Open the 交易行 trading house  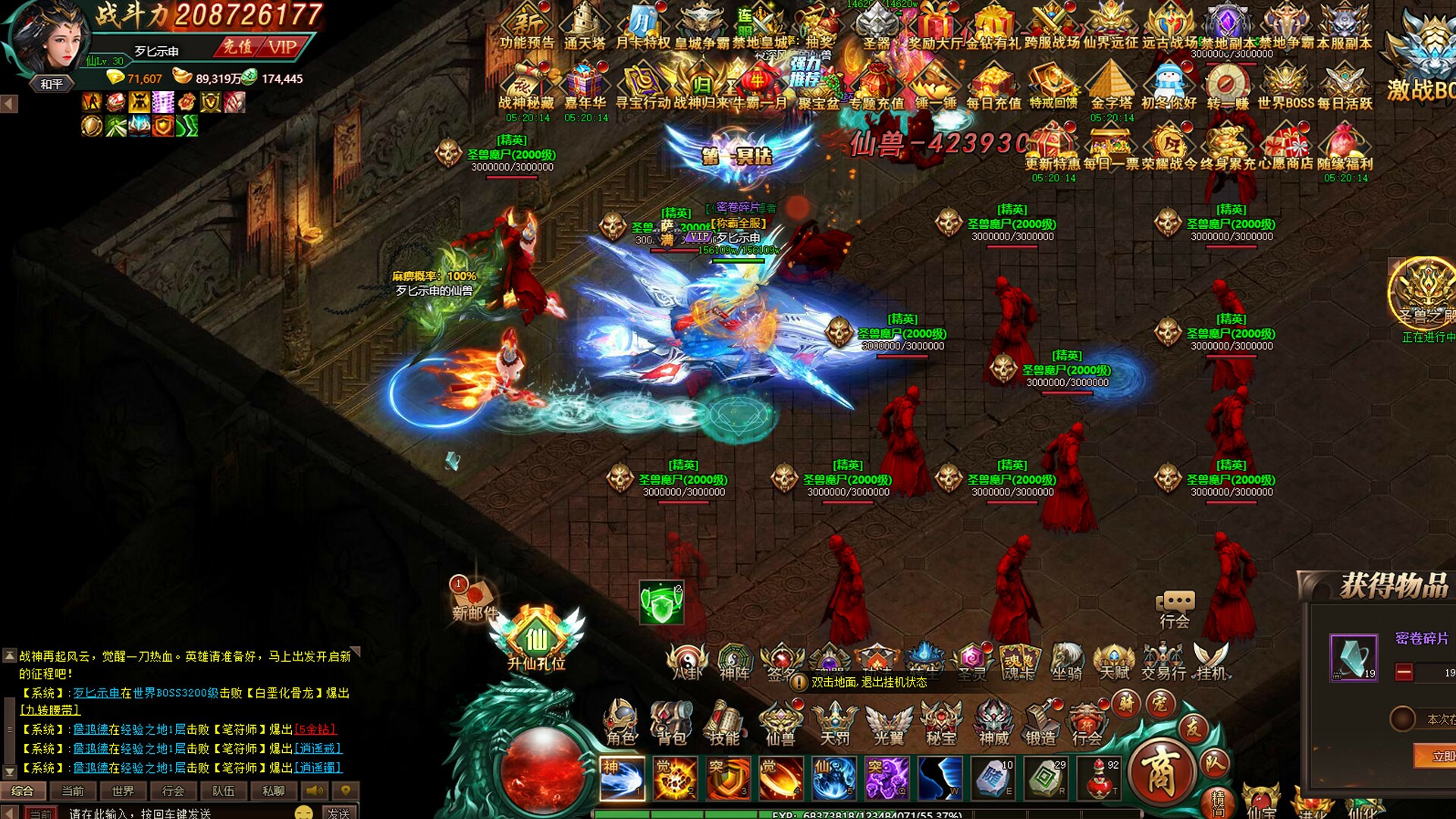[x=1163, y=661]
